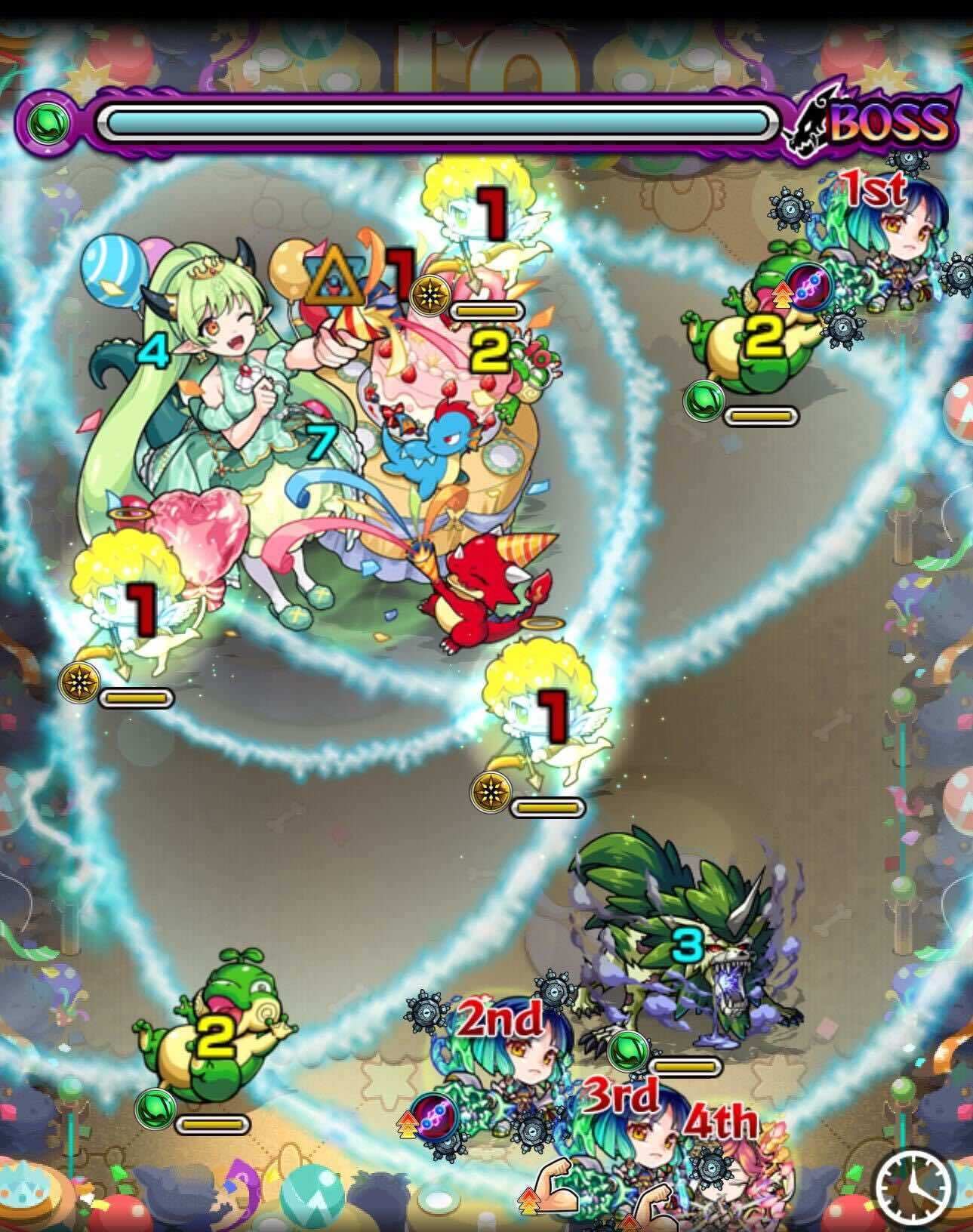Tap the yellow speed-up arrows near the 2nd character
This screenshot has width=973, height=1232.
pyautogui.click(x=408, y=1123)
